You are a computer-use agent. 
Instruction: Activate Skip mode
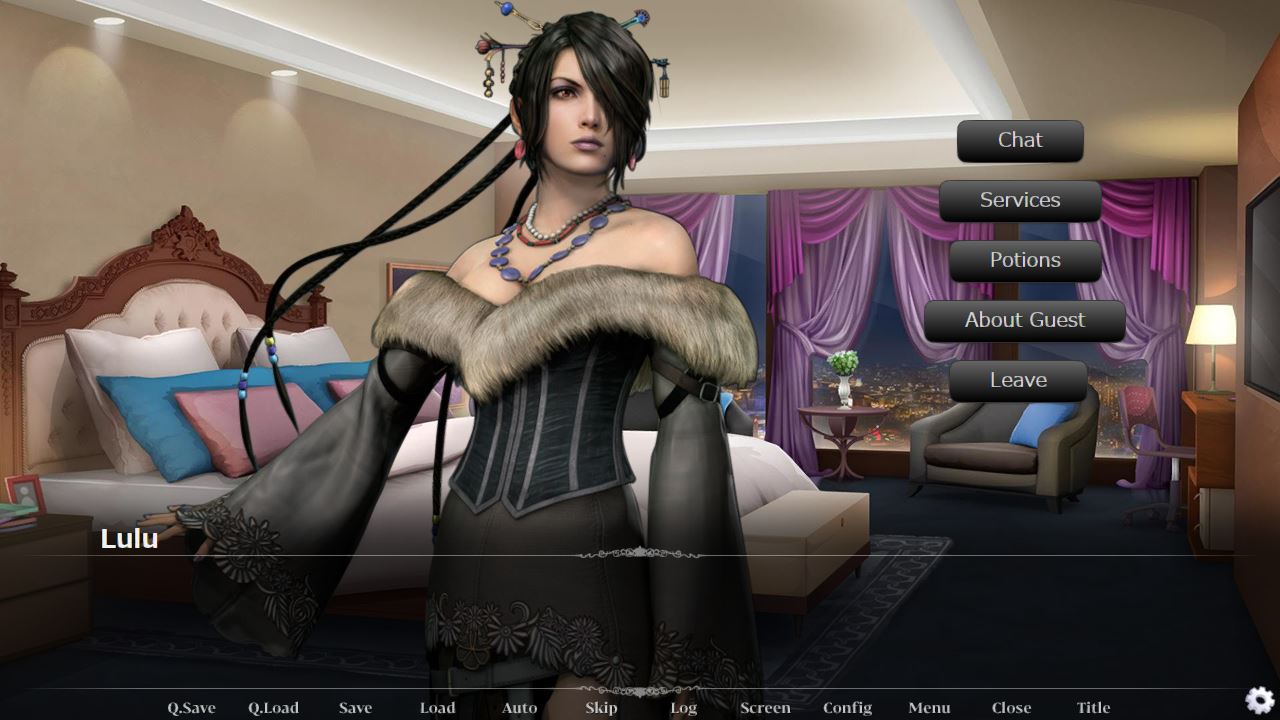click(601, 708)
